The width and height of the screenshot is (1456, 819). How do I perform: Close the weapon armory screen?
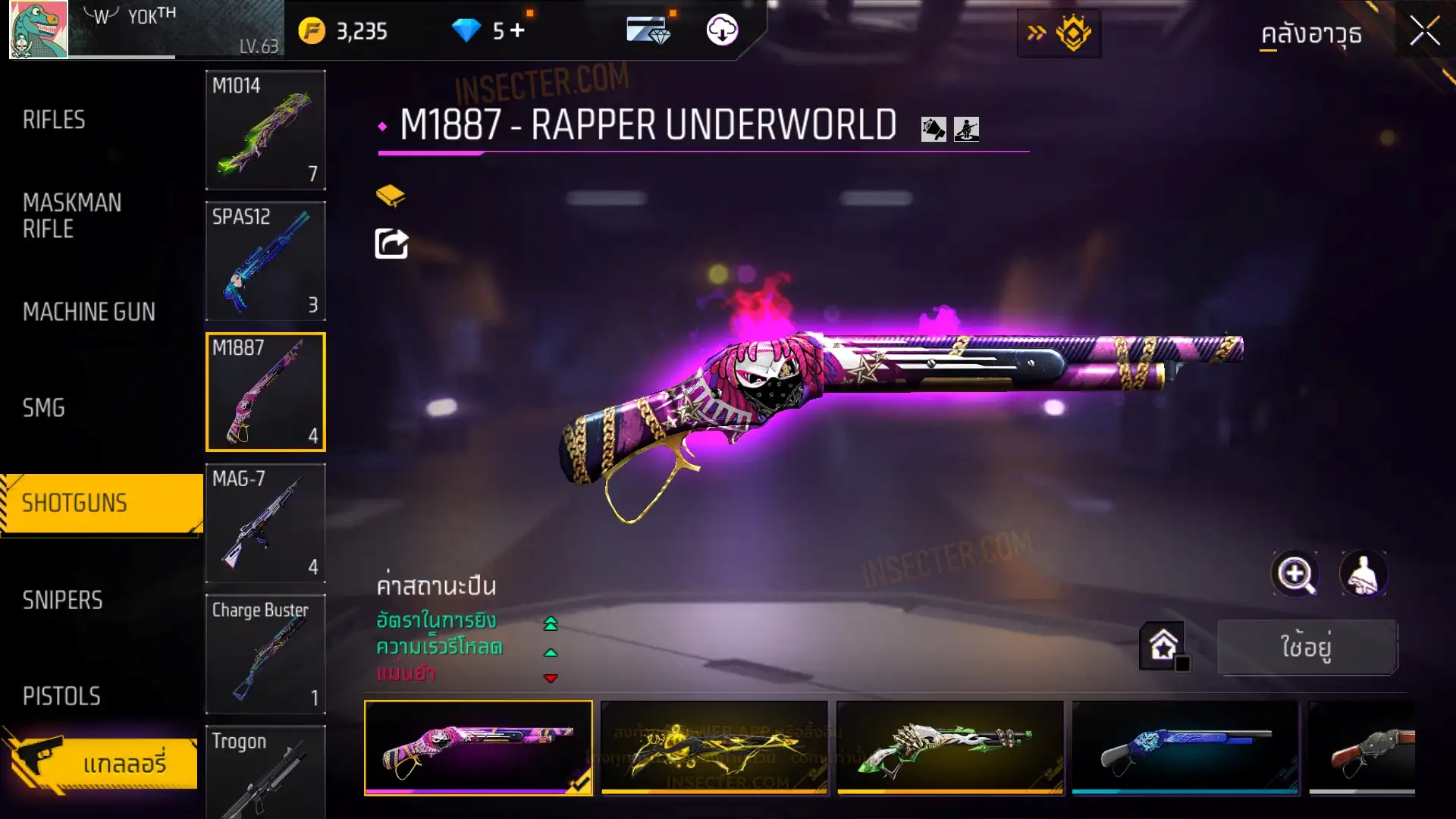tap(1425, 32)
